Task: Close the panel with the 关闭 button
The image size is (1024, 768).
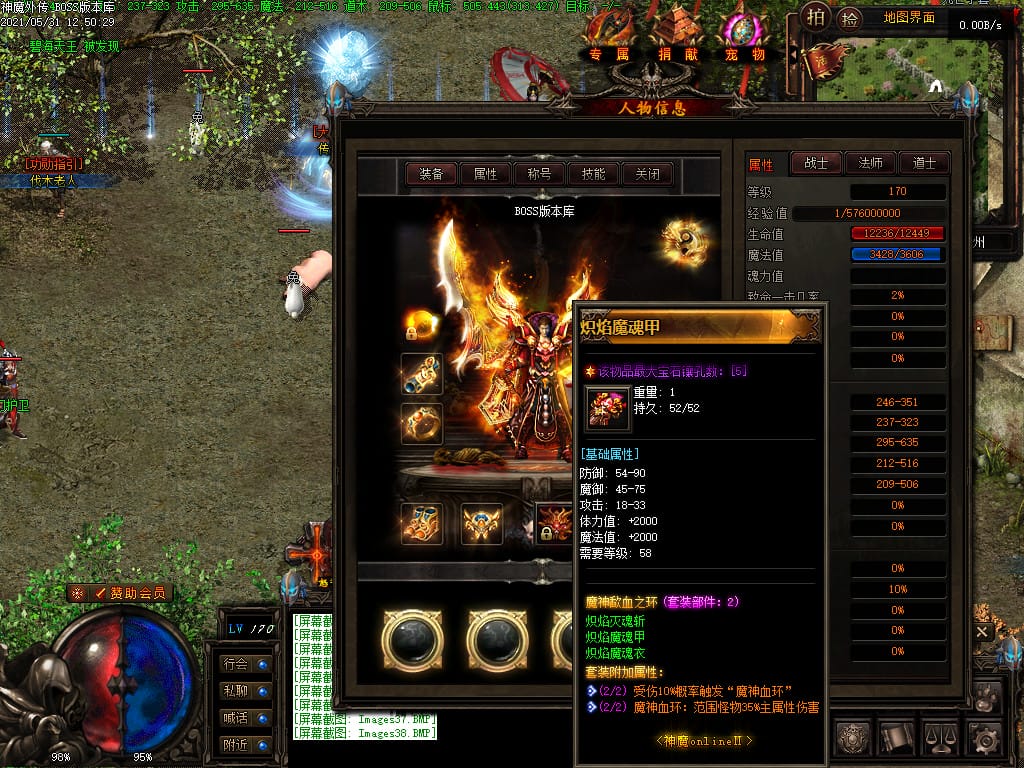Action: (x=647, y=174)
